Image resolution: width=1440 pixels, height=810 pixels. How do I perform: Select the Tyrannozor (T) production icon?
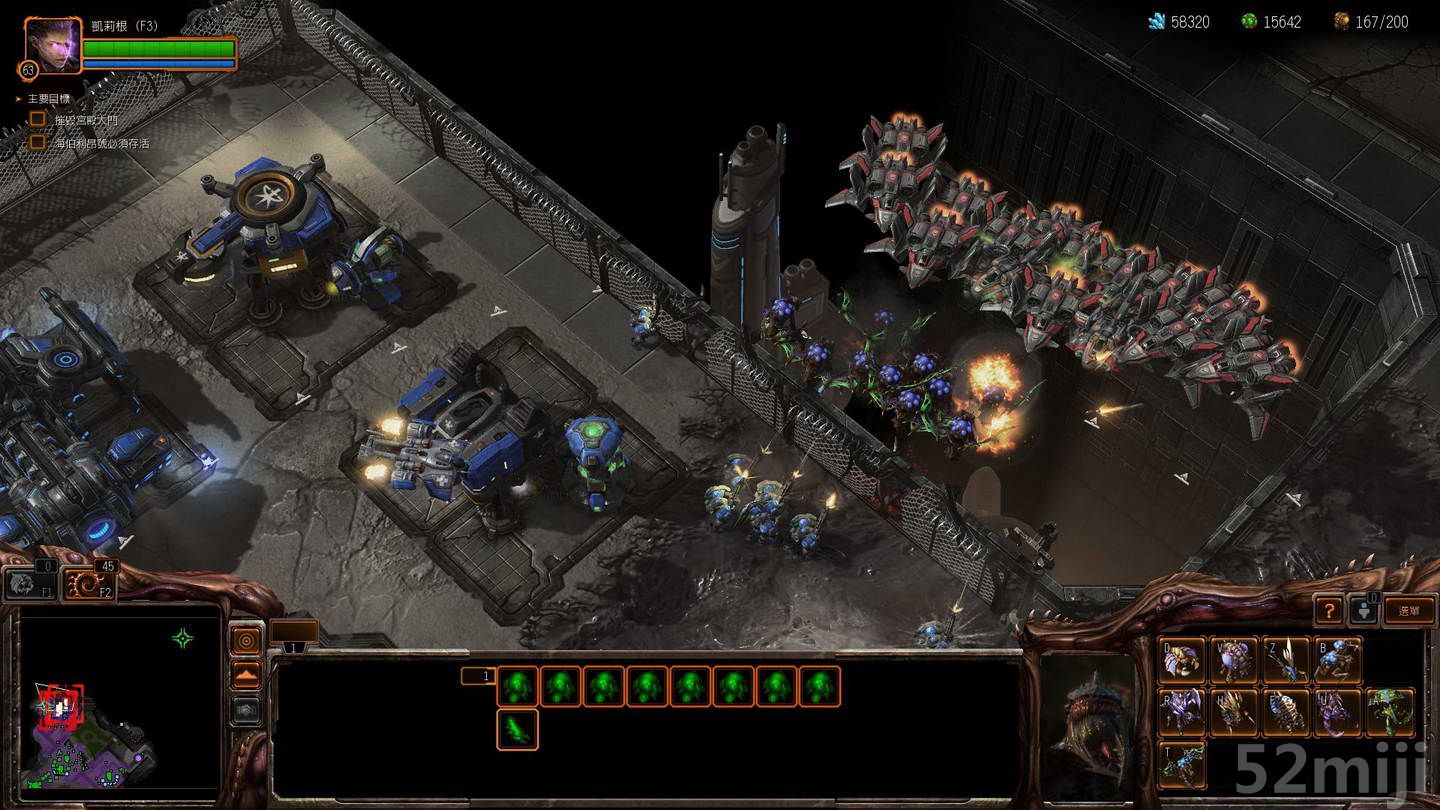(1183, 767)
